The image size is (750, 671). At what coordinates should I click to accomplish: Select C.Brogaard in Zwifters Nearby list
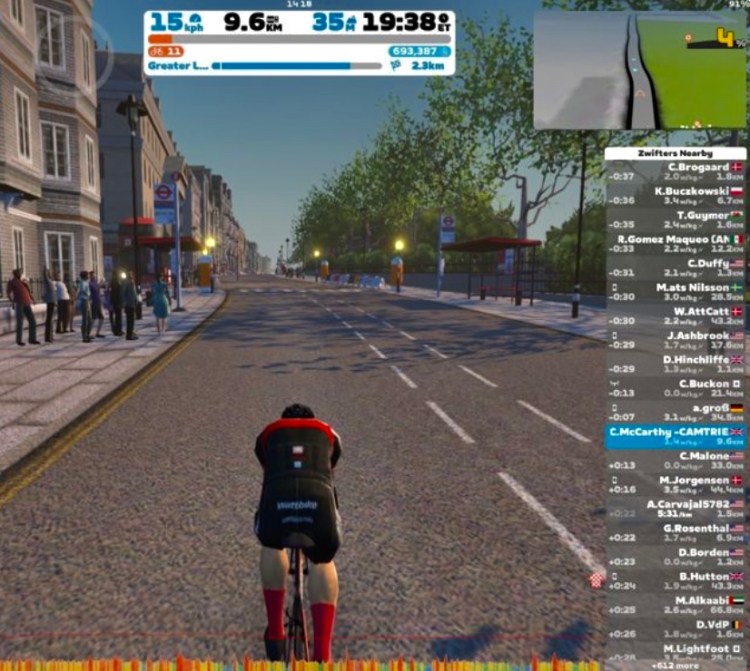[x=676, y=171]
